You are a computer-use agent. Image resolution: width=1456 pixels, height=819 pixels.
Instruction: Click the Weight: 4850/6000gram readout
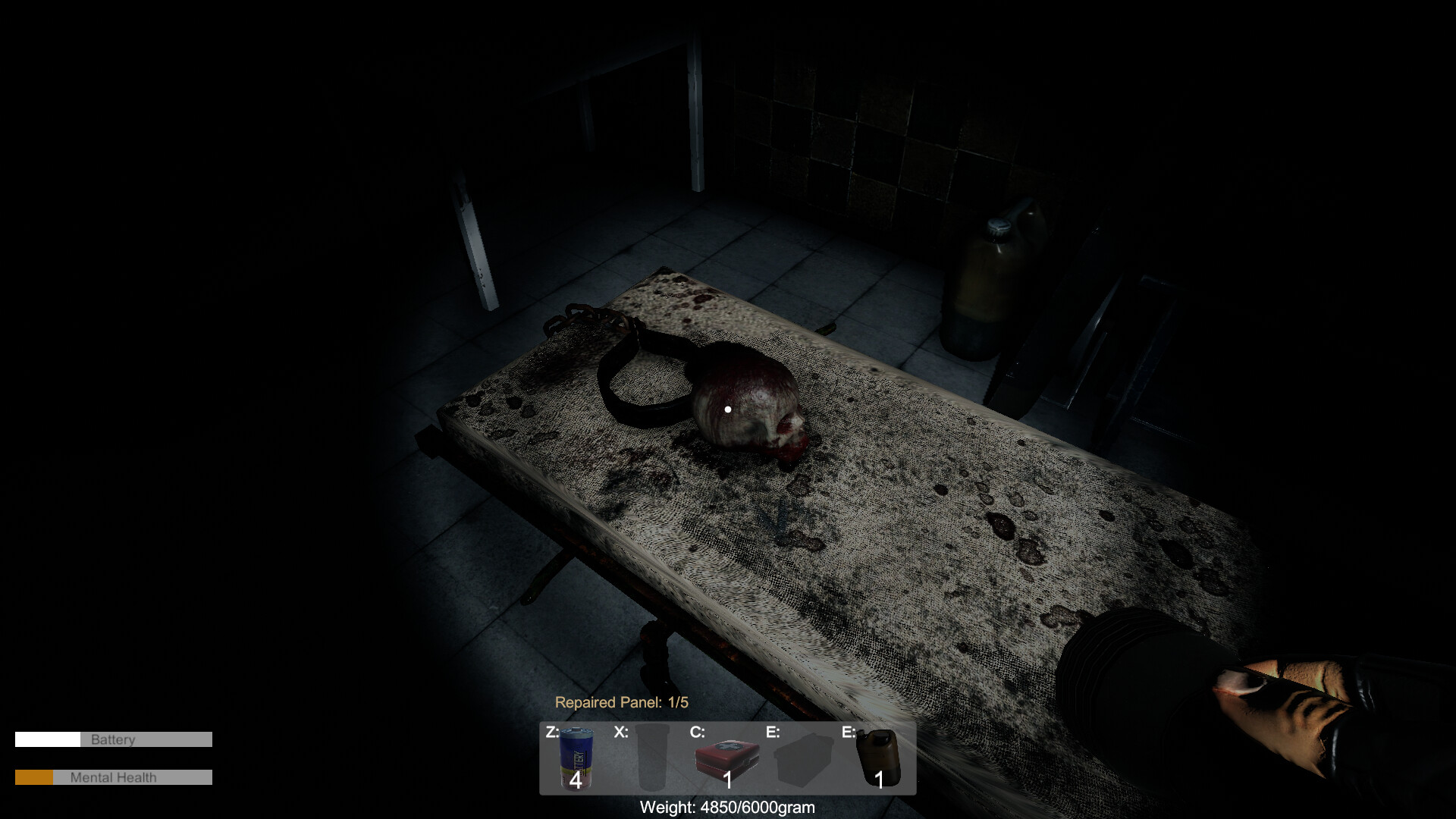tap(728, 808)
